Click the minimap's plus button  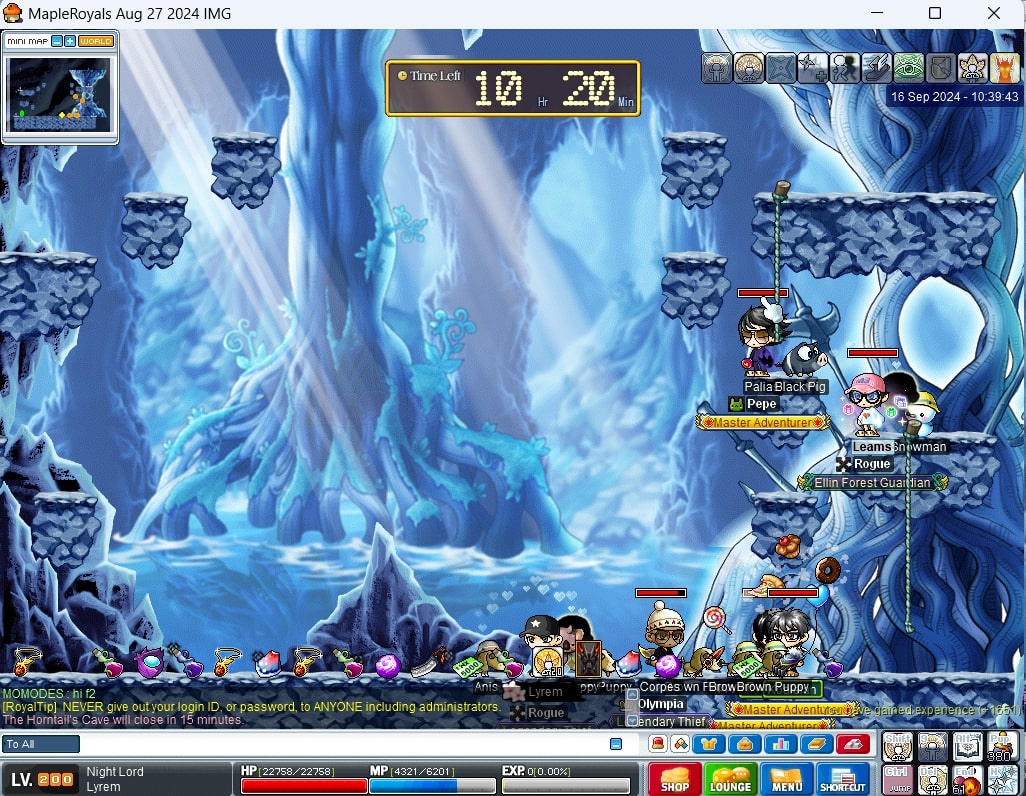click(70, 41)
